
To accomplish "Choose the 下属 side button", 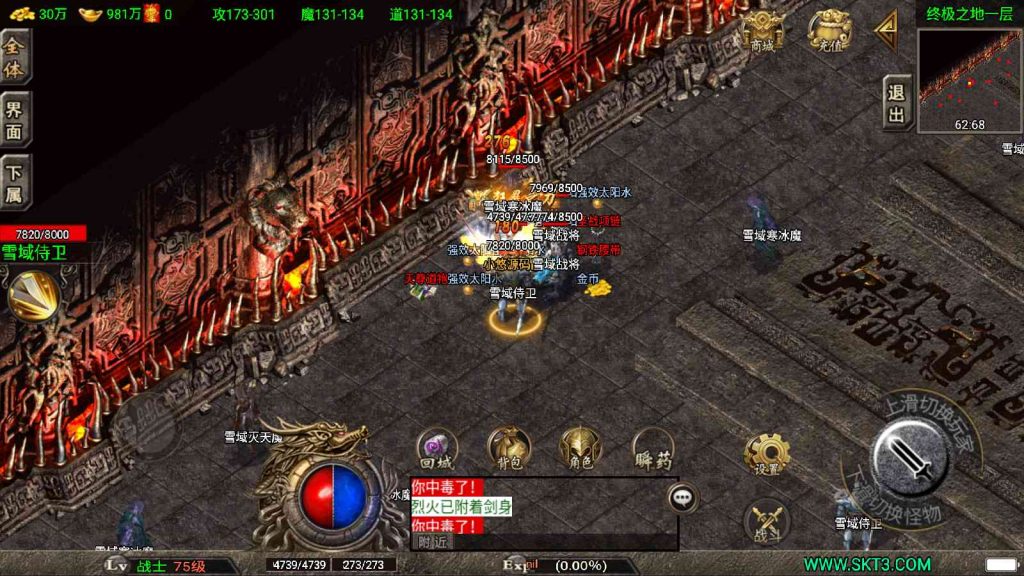I will 15,183.
